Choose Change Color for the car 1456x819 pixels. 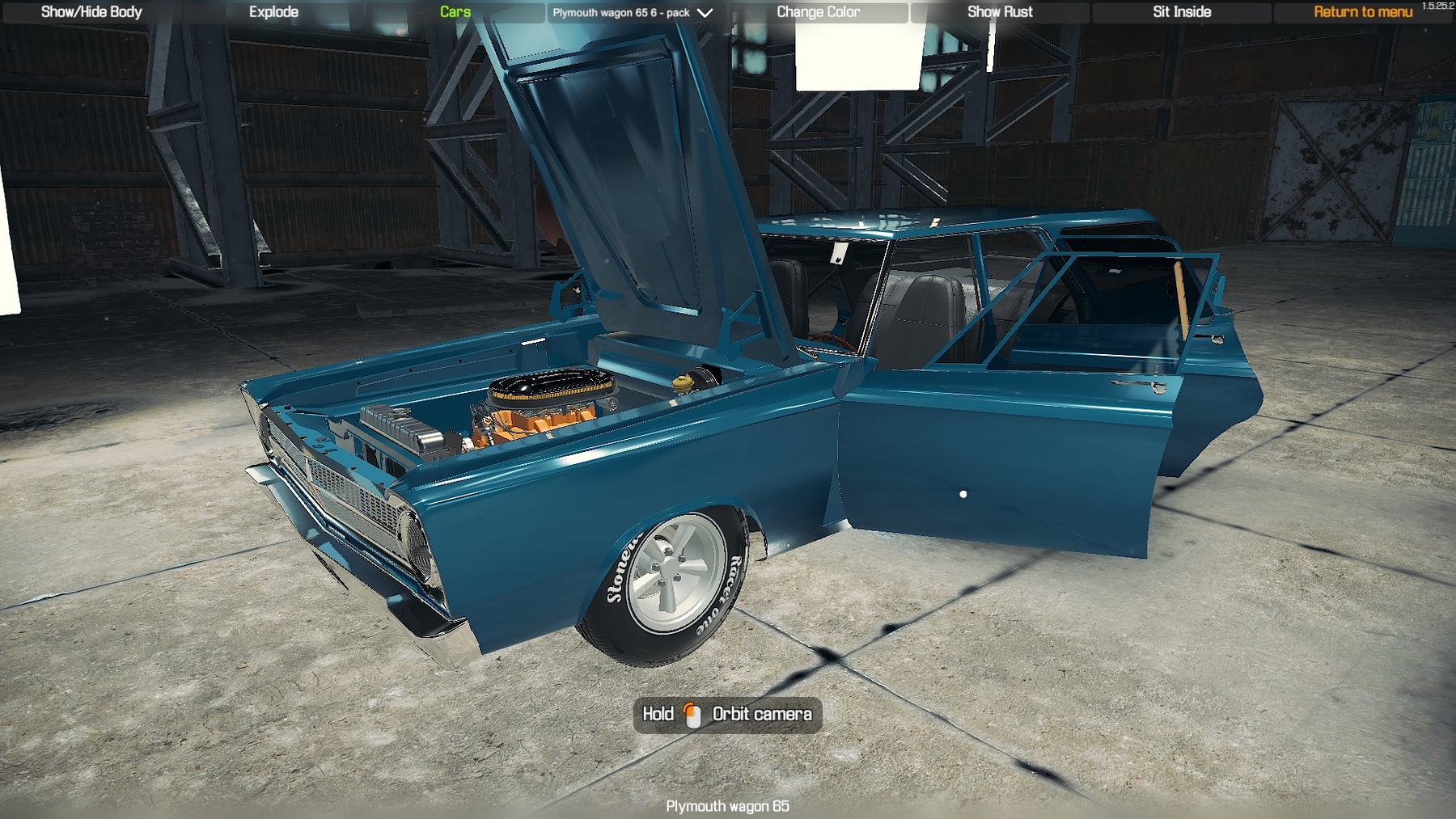coord(818,12)
